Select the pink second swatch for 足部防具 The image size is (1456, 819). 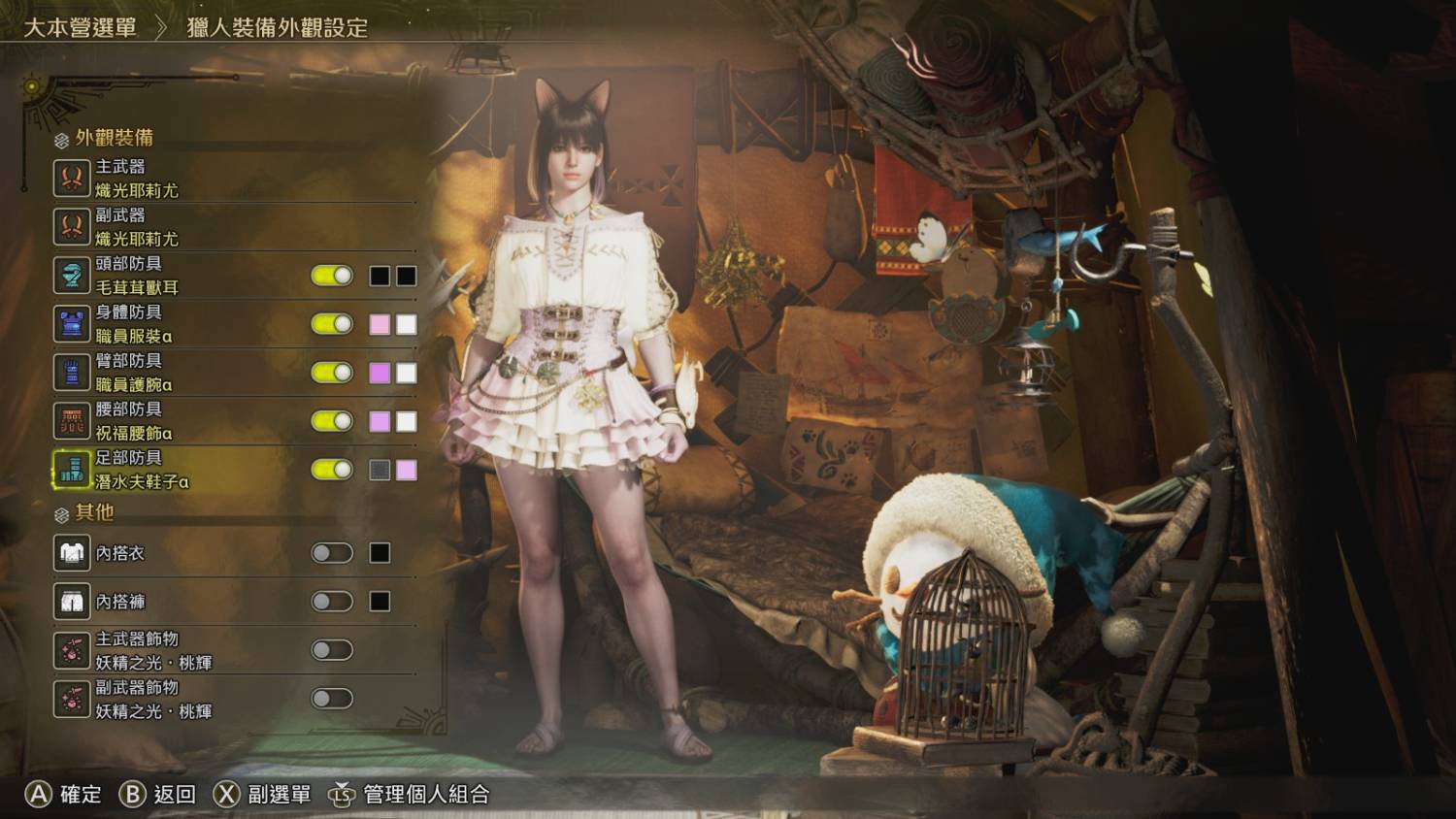407,470
